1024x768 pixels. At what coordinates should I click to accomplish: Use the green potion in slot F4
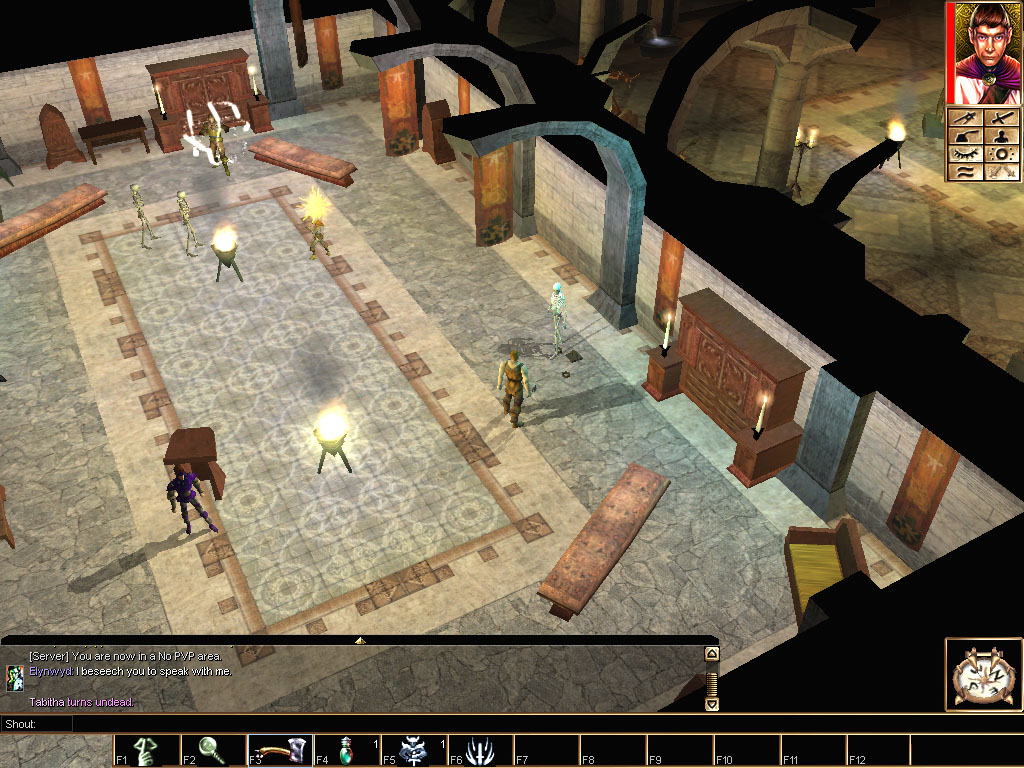[x=346, y=750]
